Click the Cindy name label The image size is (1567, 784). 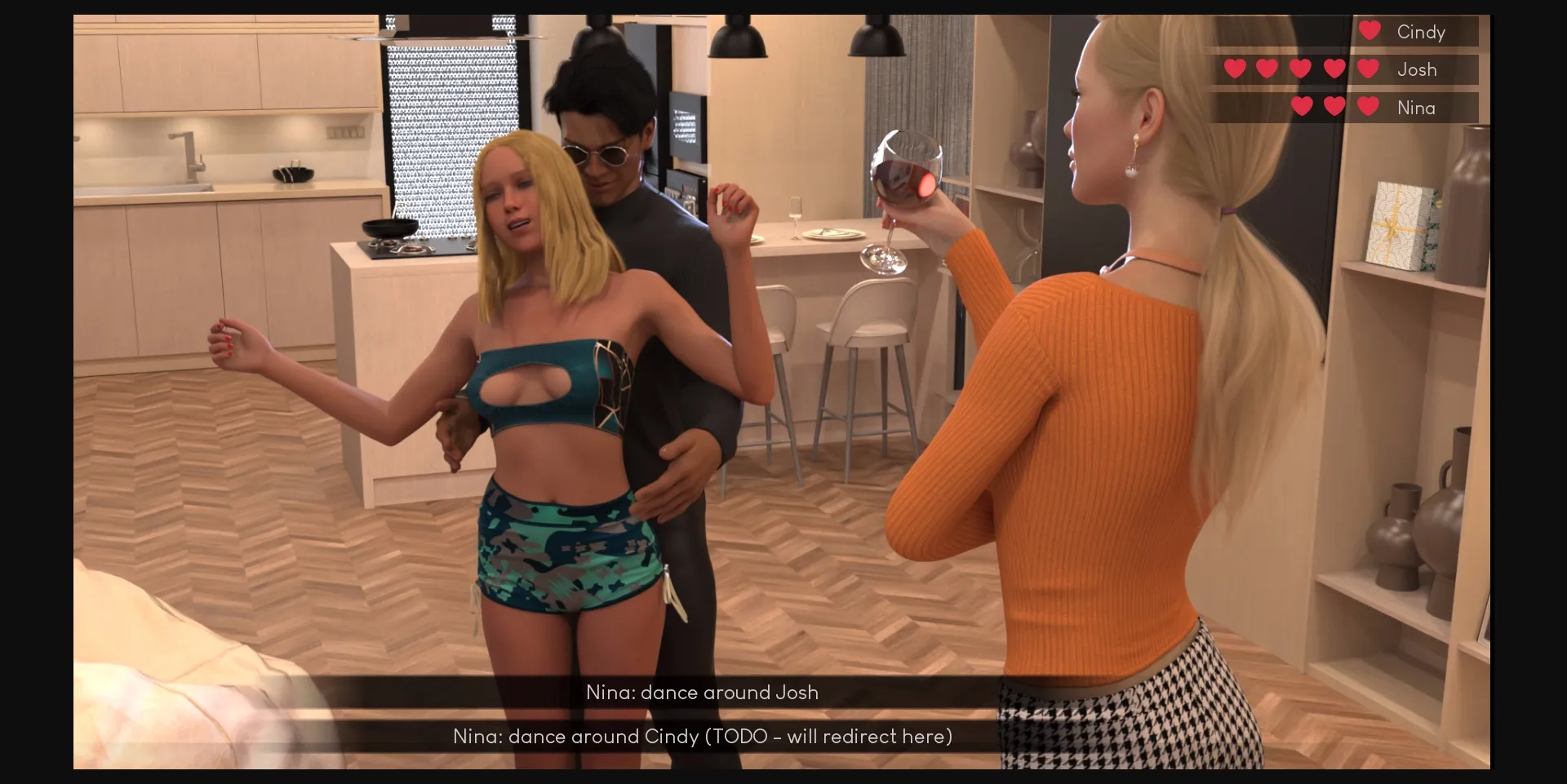(x=1422, y=32)
